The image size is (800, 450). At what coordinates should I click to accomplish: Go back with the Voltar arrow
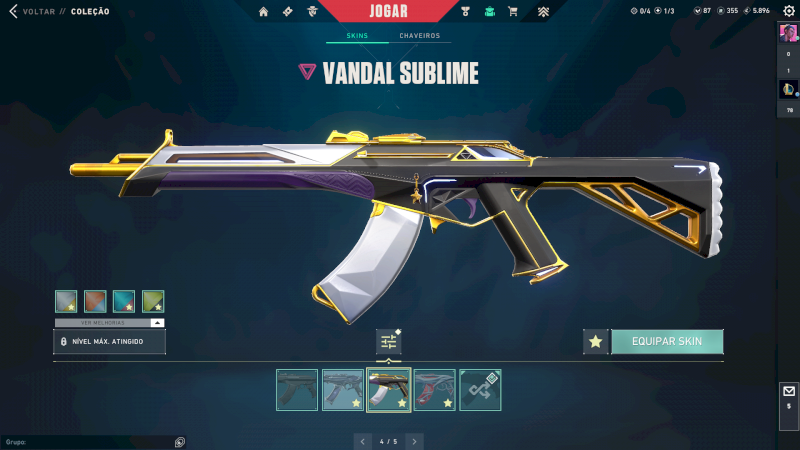pyautogui.click(x=14, y=12)
